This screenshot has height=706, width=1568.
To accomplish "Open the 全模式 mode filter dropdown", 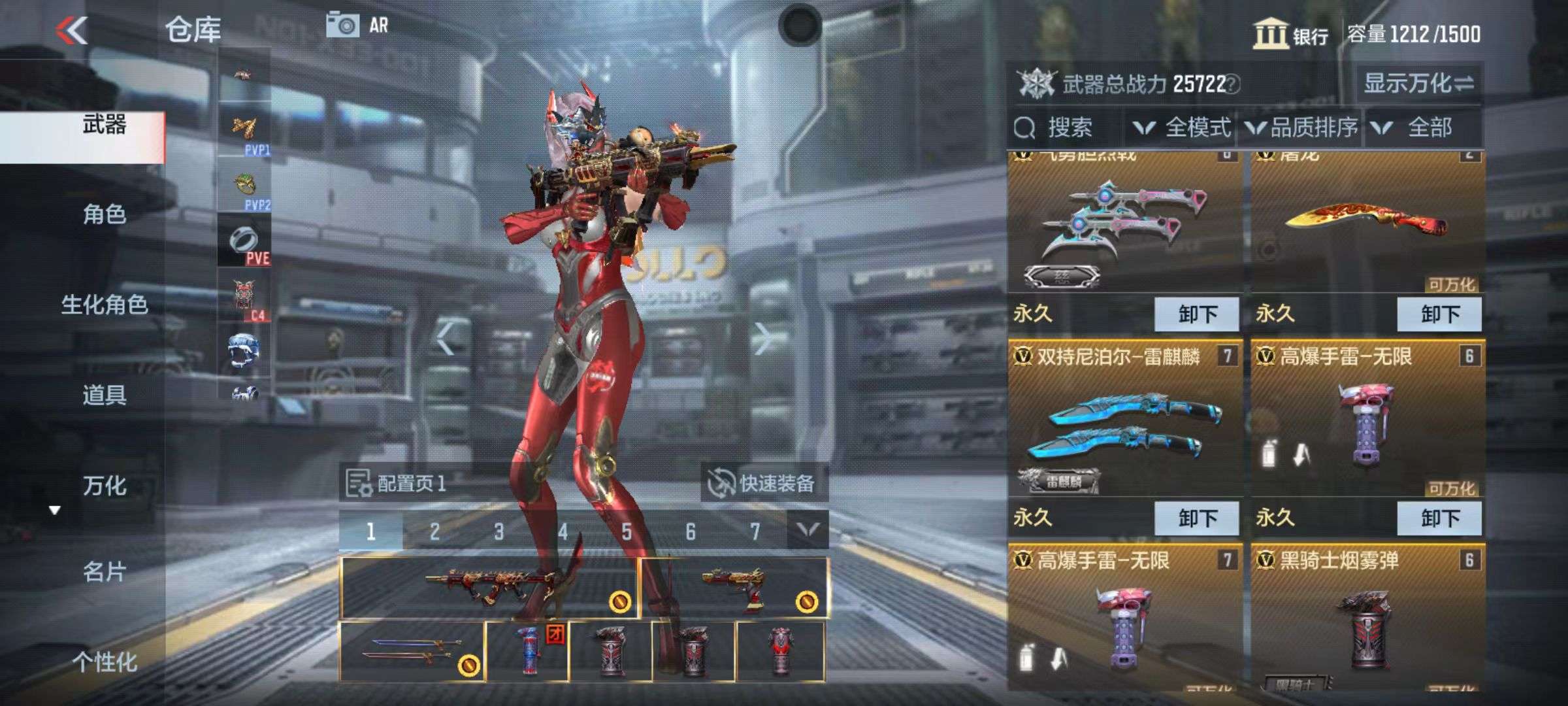I will [1183, 127].
